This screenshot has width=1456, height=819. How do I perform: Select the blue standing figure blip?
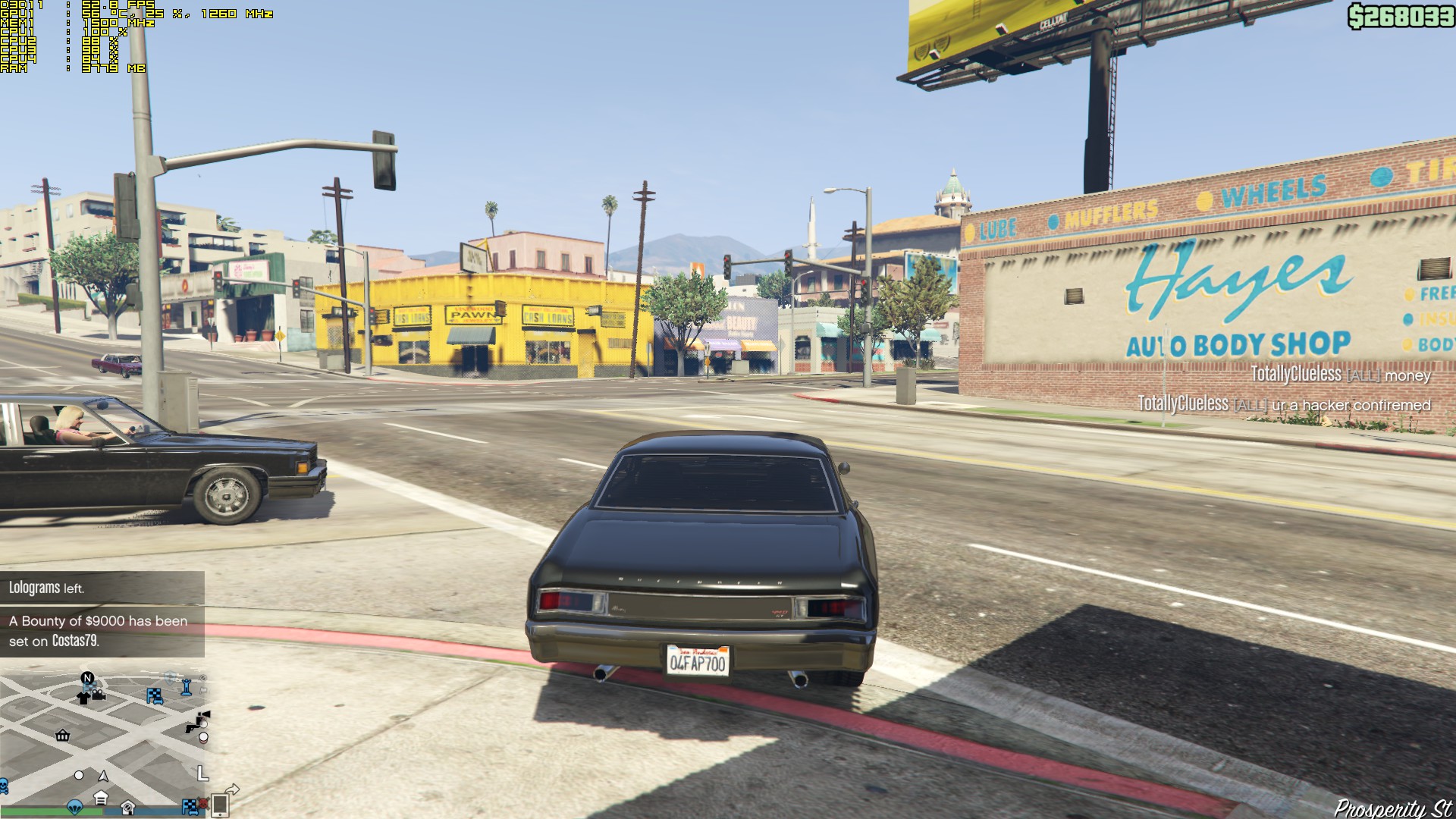187,688
